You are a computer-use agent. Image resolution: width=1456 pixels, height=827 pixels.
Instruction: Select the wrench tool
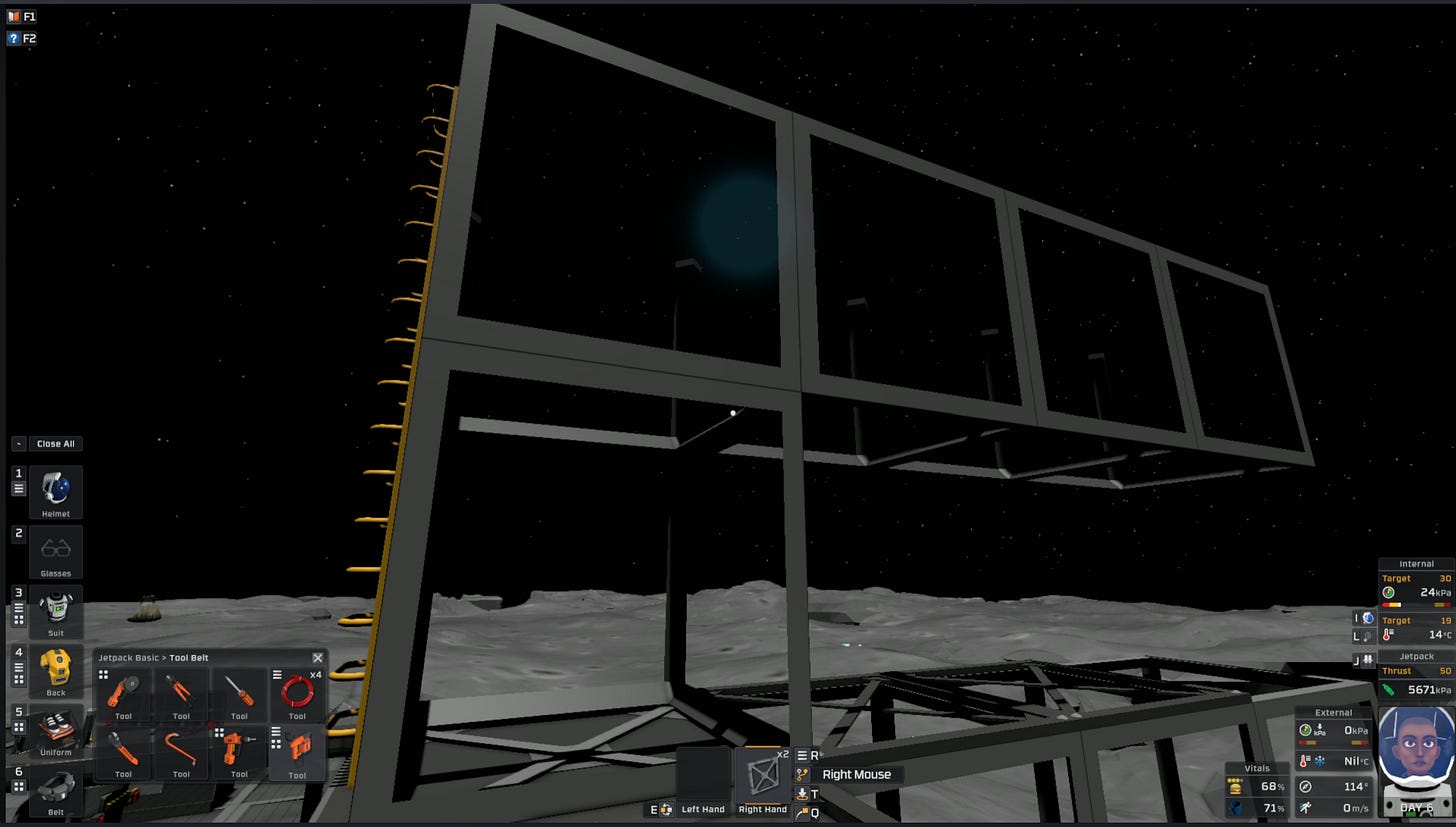tap(123, 748)
